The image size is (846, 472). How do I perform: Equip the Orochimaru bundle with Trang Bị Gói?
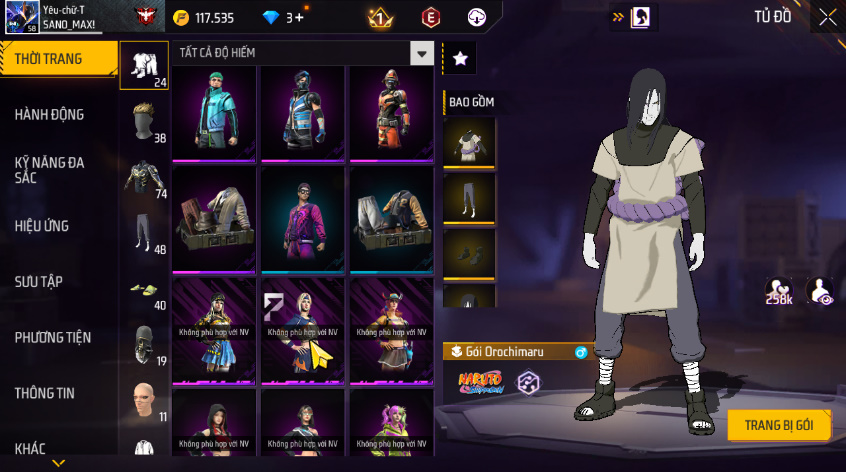point(779,425)
